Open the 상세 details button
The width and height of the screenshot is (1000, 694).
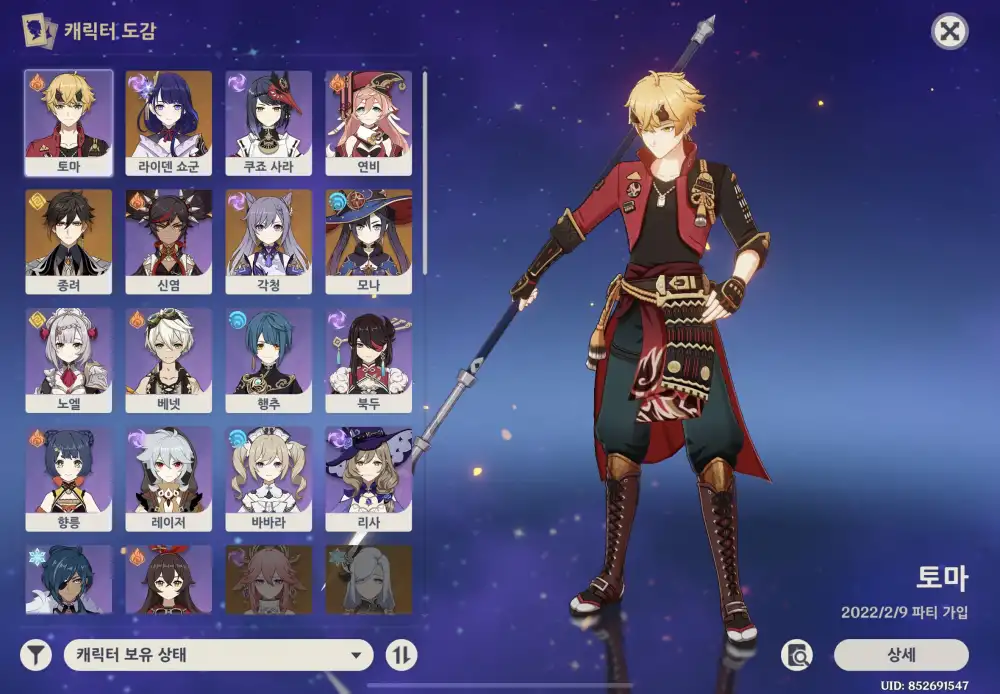(x=901, y=655)
